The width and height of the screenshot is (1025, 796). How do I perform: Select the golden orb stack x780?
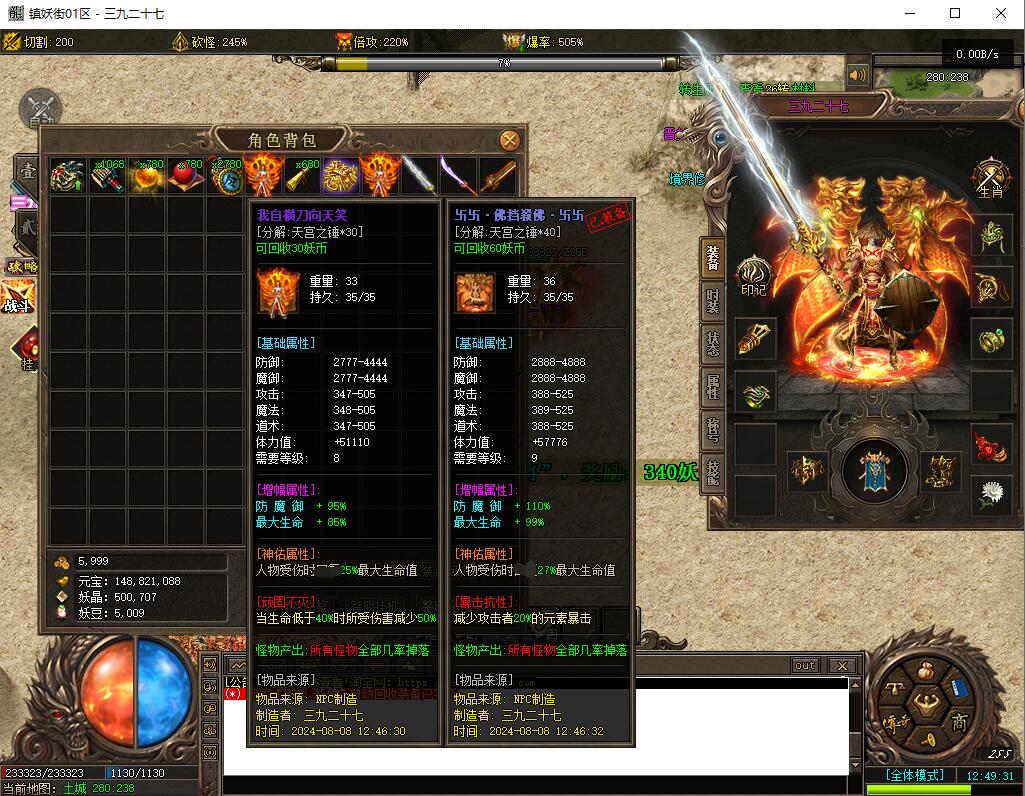(146, 176)
